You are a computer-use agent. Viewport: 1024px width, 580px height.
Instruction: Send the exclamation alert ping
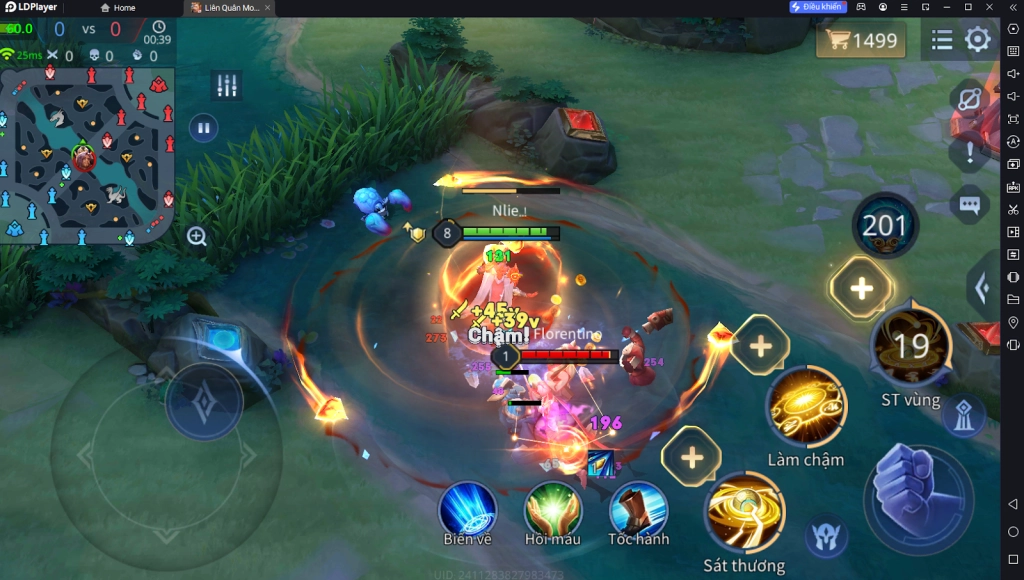pyautogui.click(x=968, y=153)
